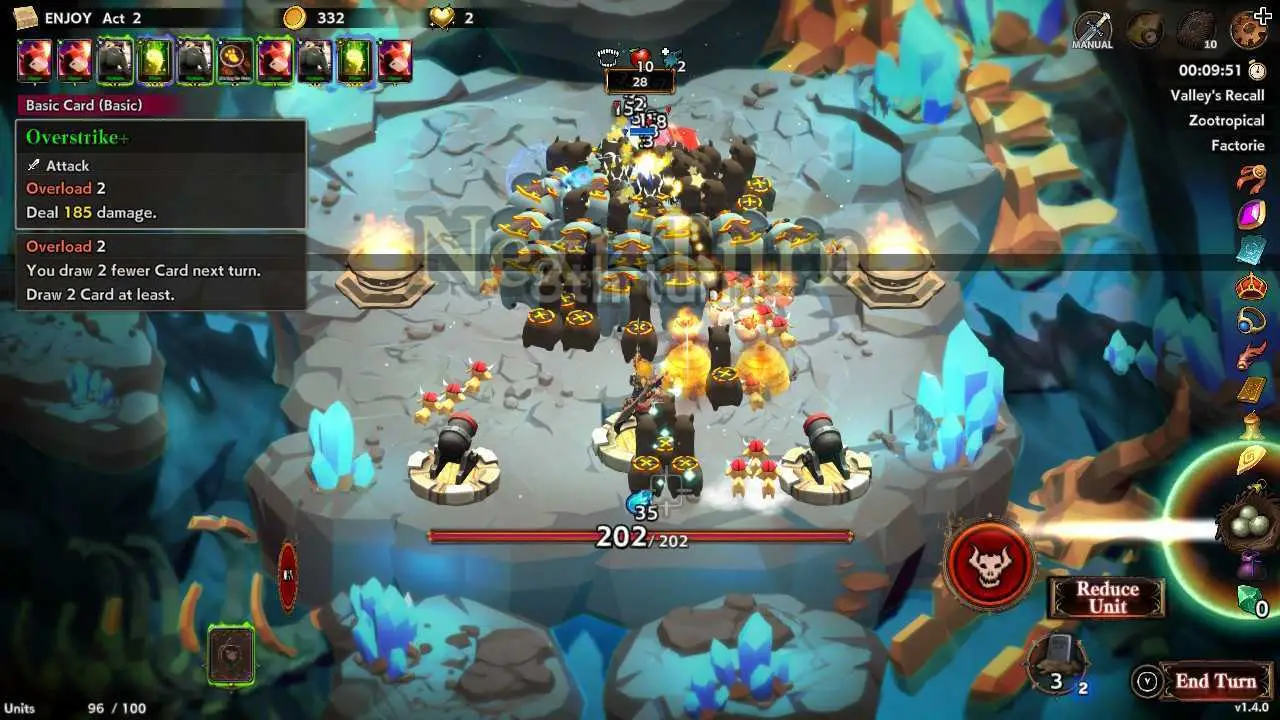1280x720 pixels.
Task: Open the green-glowing deck card pile
Action: point(231,655)
